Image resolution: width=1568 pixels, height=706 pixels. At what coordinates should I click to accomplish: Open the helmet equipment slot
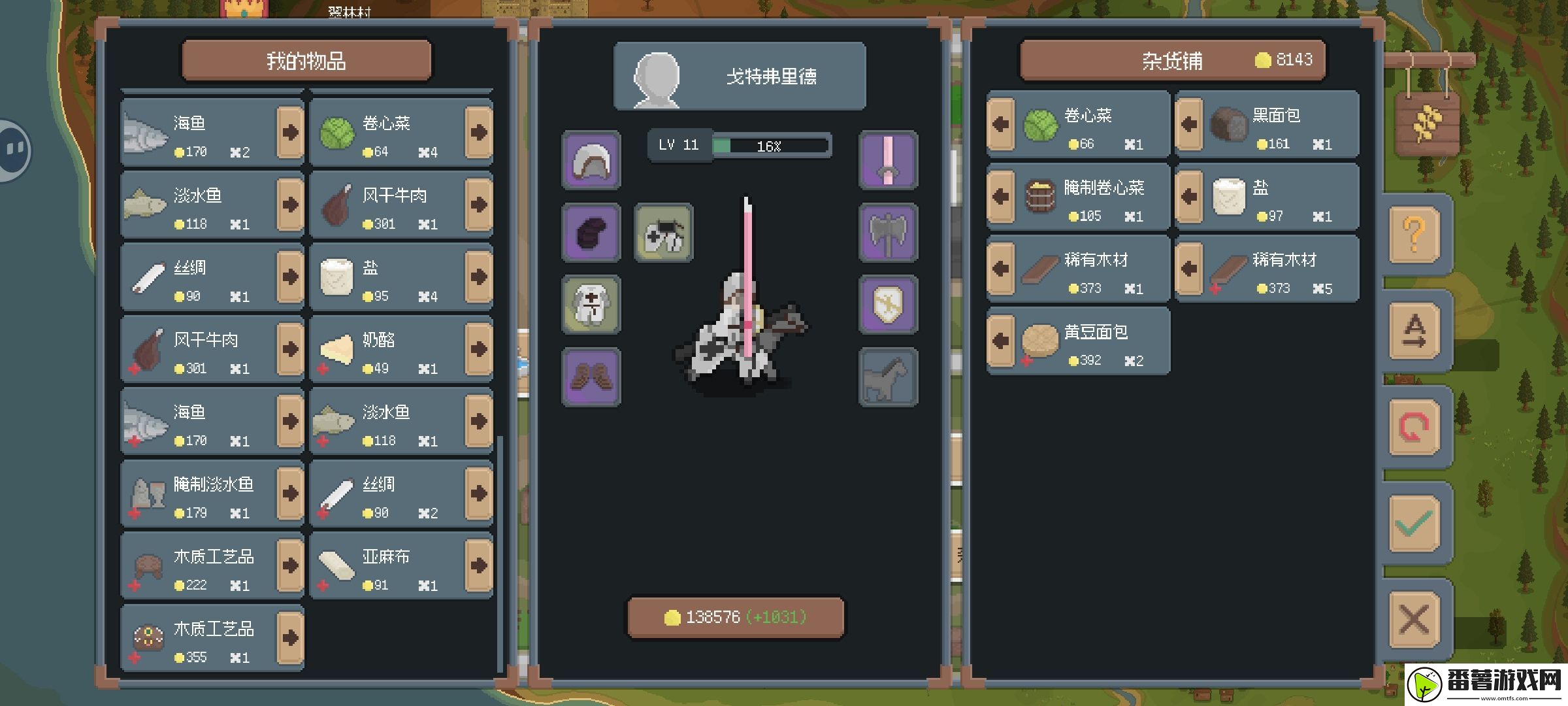click(591, 161)
